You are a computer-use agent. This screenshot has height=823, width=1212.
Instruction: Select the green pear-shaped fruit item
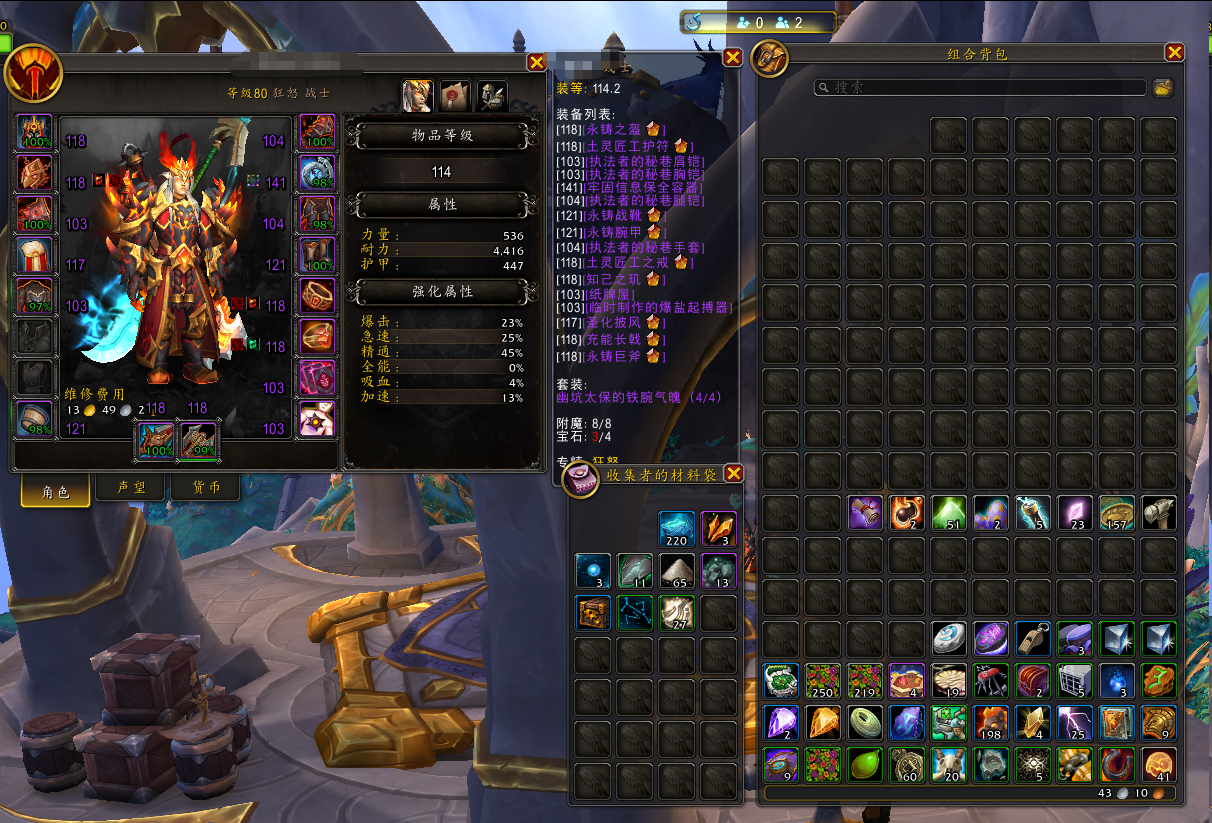pyautogui.click(x=865, y=764)
